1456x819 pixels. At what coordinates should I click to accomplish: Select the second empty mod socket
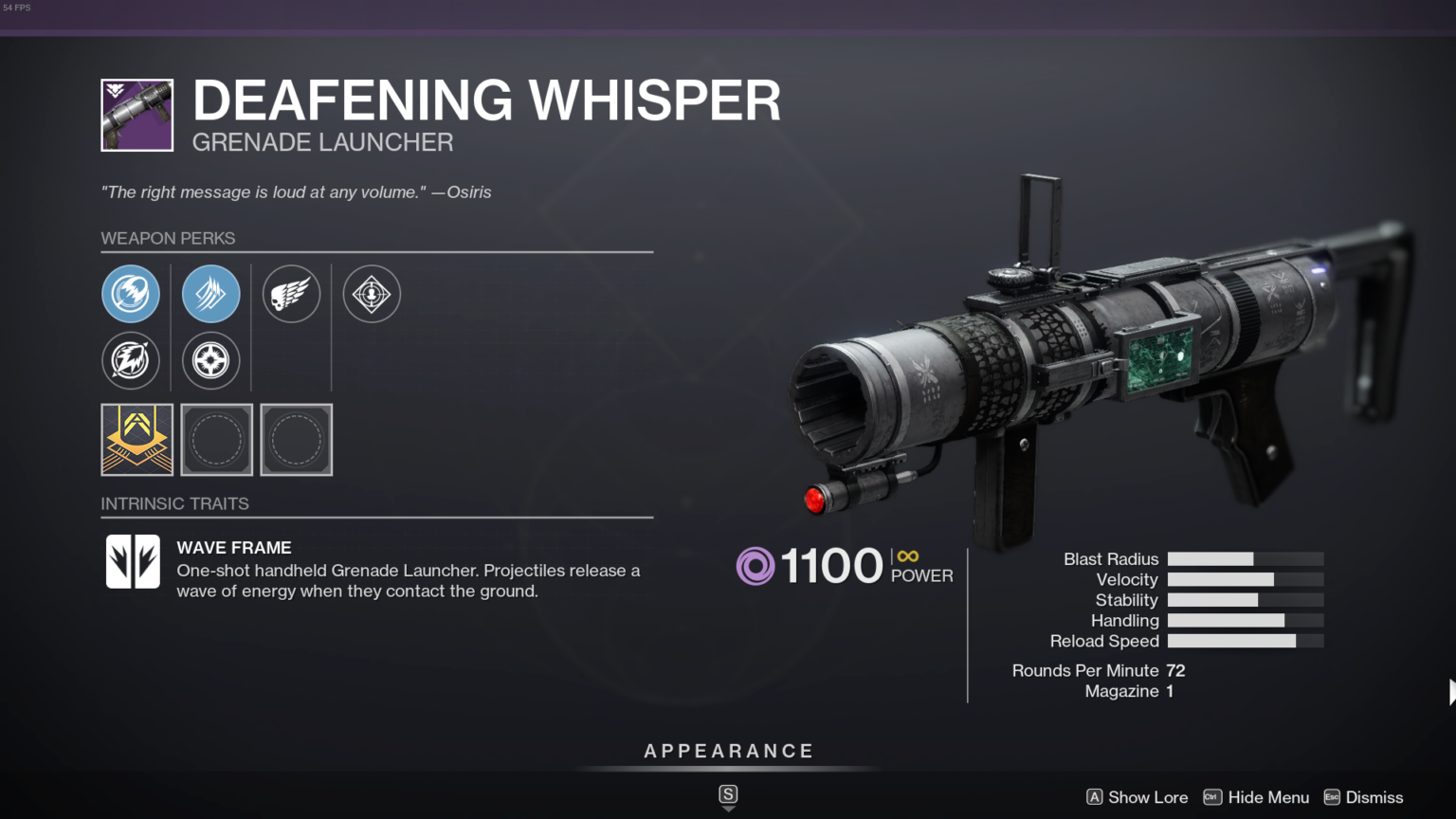coord(296,440)
